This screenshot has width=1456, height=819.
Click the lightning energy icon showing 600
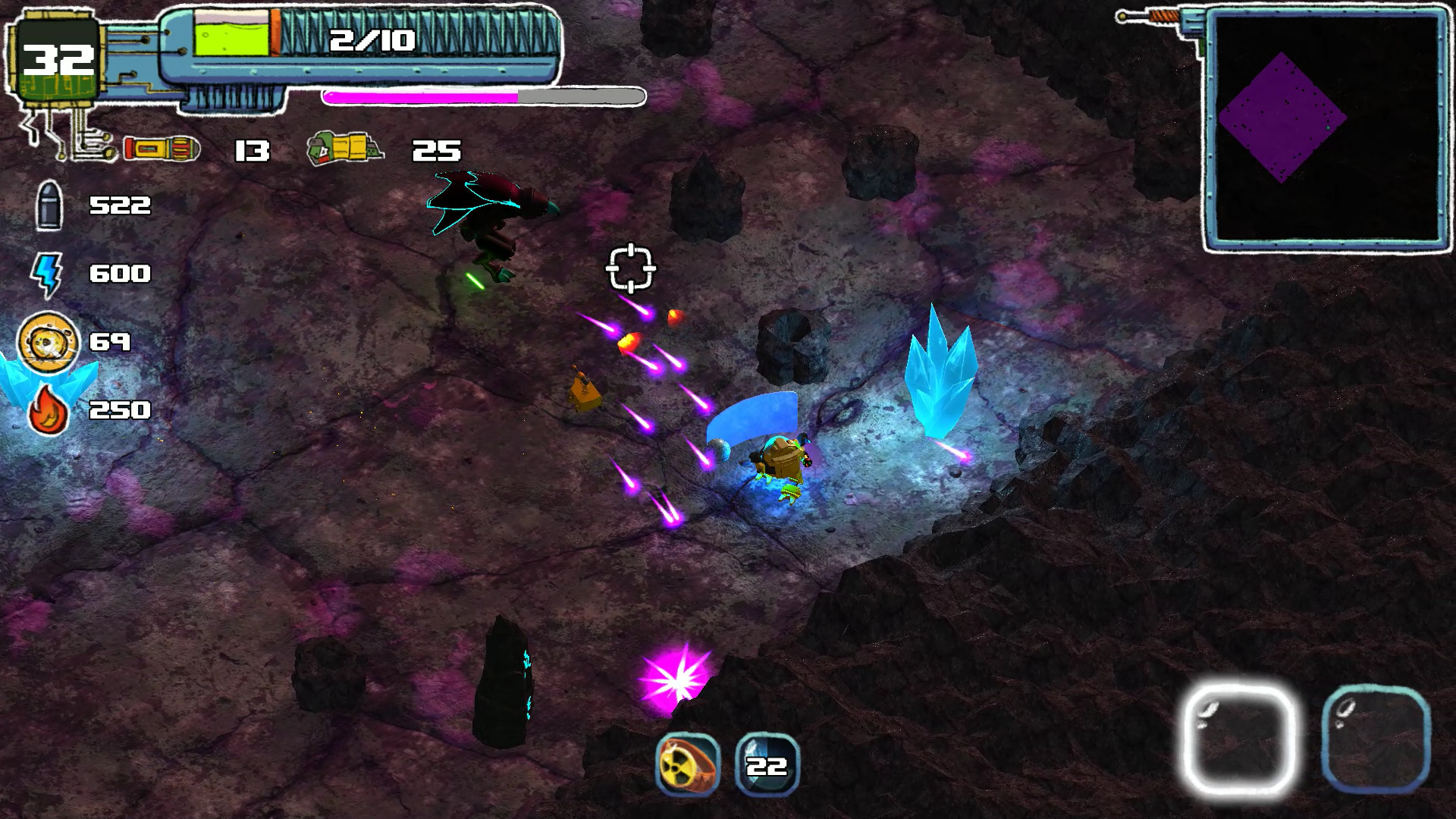pyautogui.click(x=47, y=273)
